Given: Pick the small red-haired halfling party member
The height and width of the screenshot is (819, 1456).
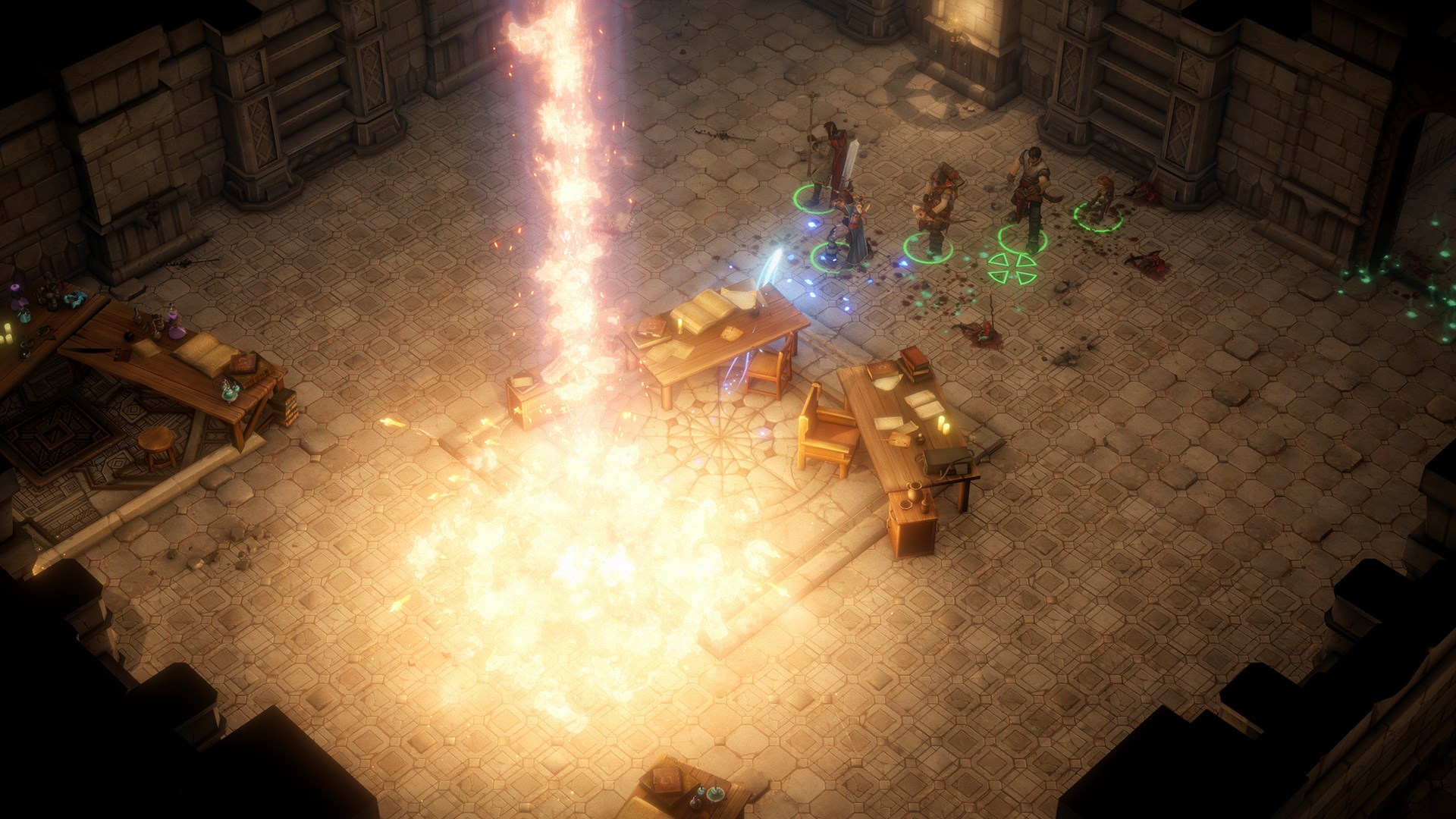Looking at the screenshot, I should click(x=1100, y=196).
